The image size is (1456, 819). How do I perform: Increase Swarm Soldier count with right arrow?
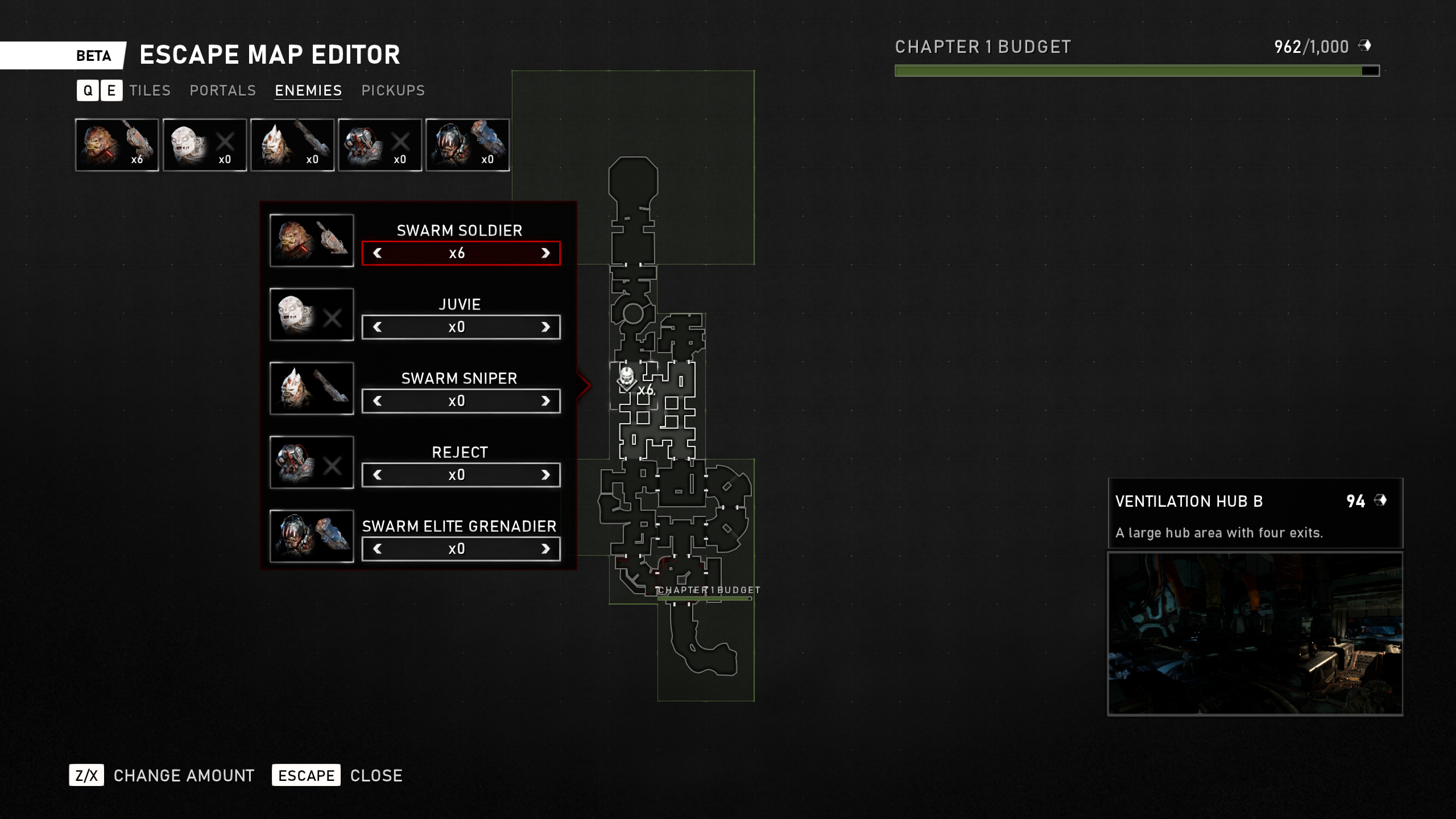[x=545, y=253]
